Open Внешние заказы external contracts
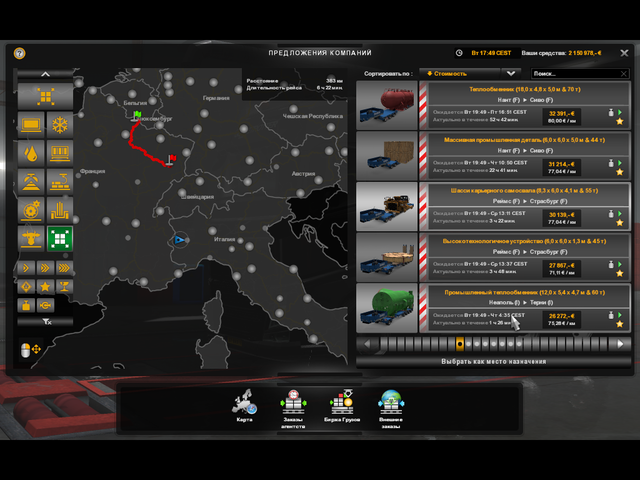This screenshot has width=640, height=480. (390, 406)
